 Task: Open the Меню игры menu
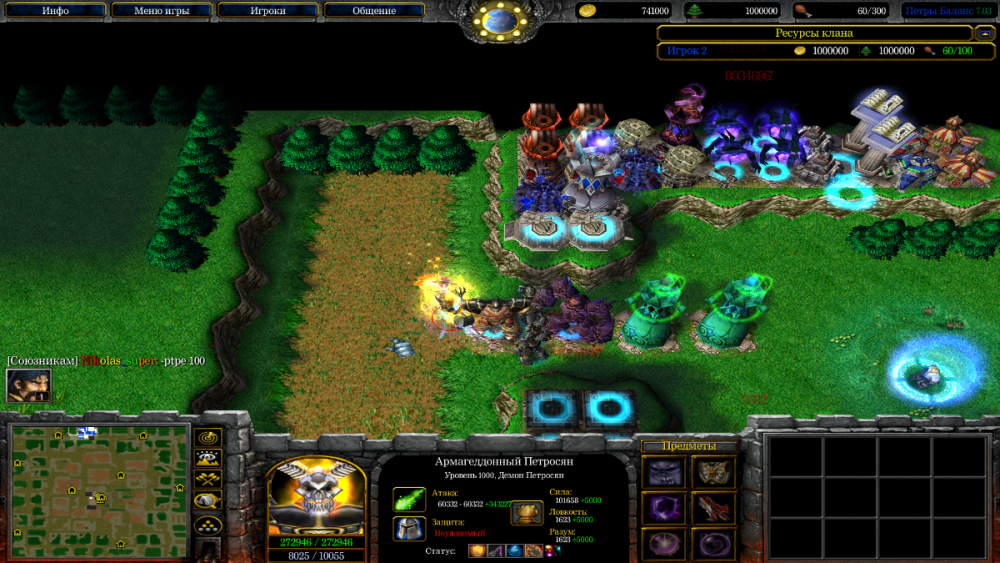pos(161,11)
